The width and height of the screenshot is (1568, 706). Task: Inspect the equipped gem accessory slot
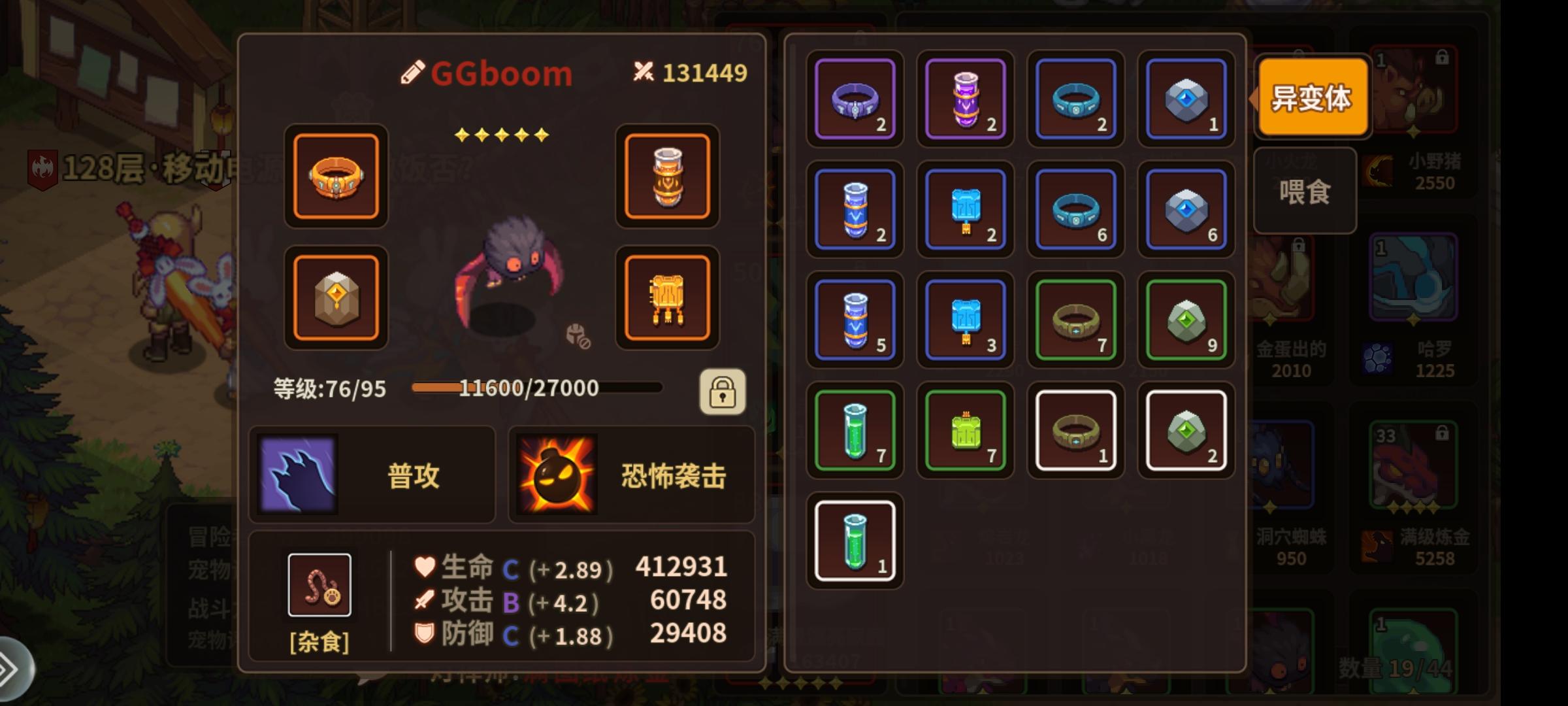[x=335, y=296]
